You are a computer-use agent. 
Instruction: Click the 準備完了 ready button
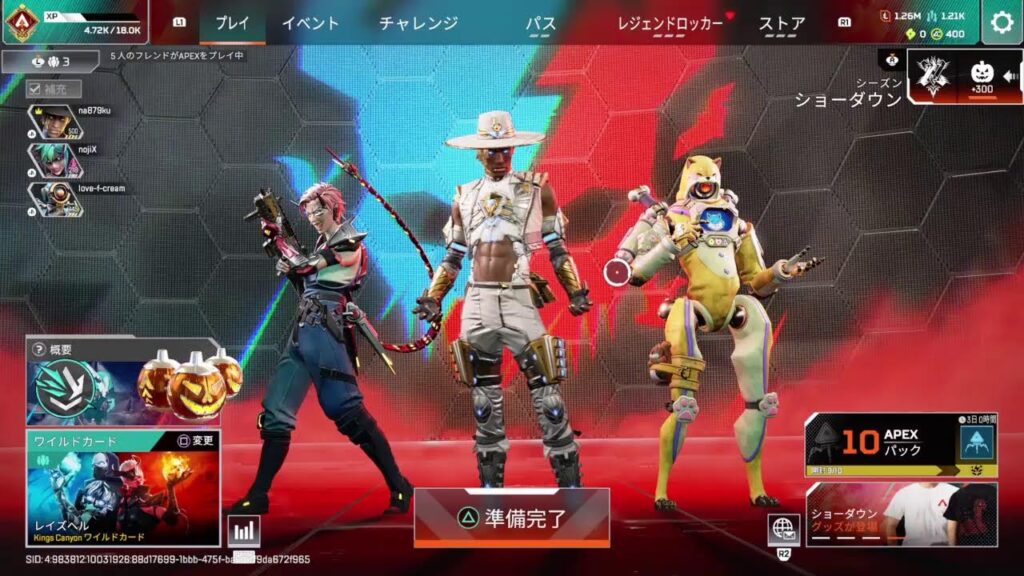point(511,517)
